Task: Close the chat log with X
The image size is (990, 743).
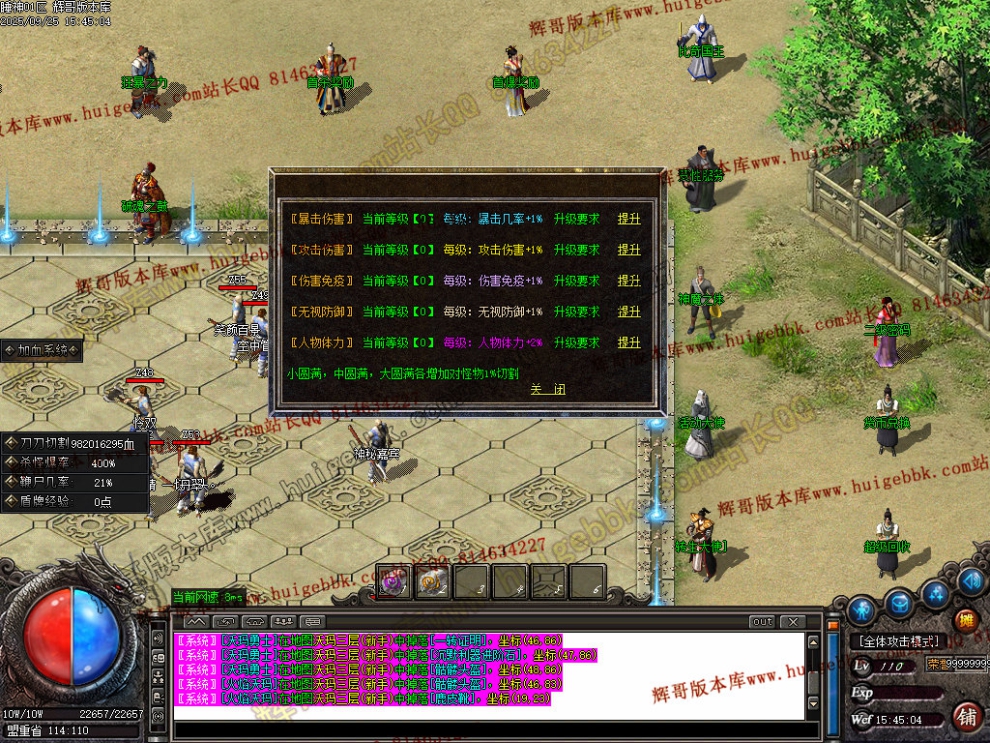Action: [791, 622]
